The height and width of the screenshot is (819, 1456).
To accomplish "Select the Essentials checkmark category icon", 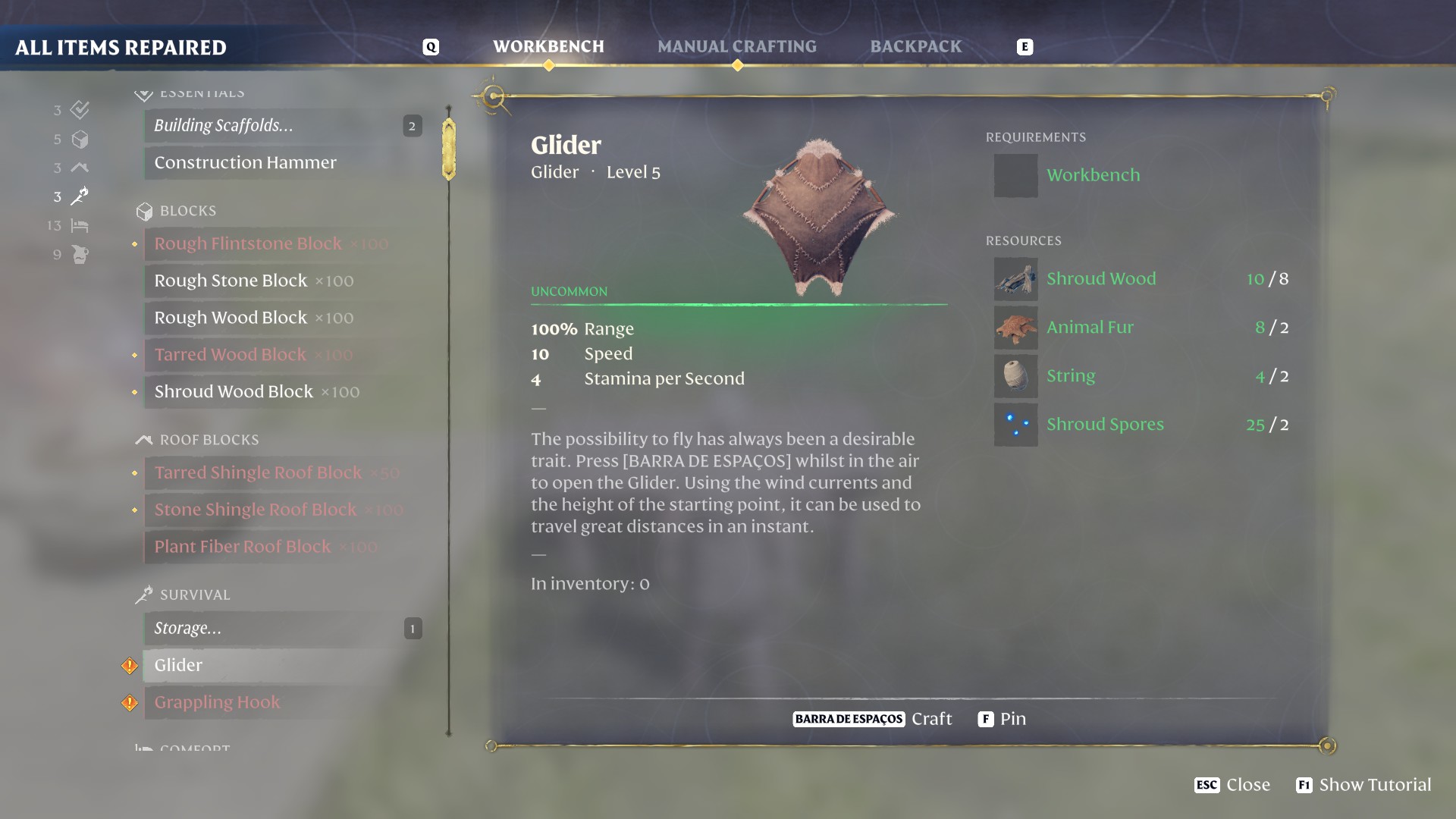I will point(80,110).
